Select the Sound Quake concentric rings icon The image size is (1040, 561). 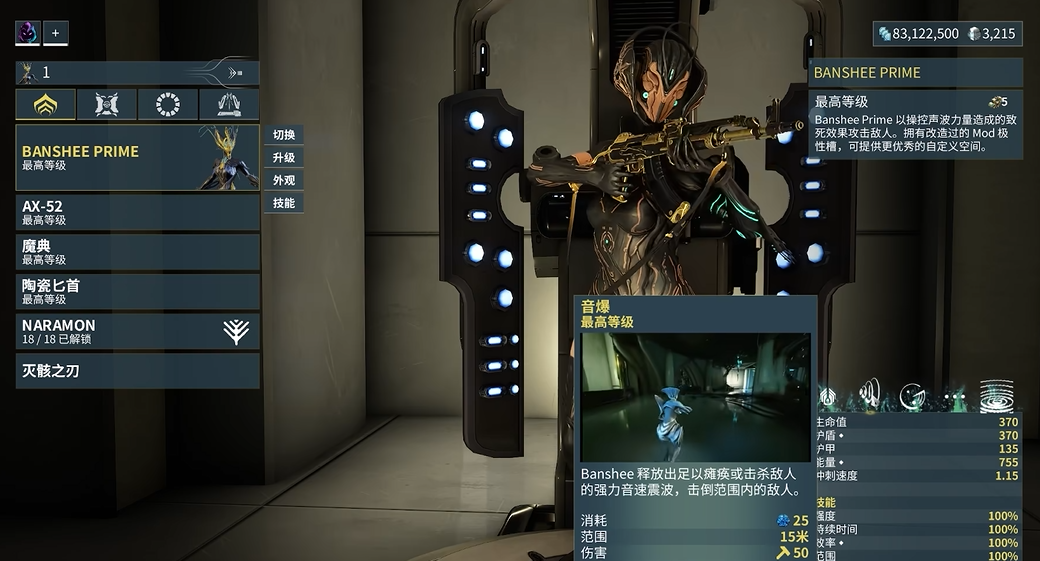tap(996, 396)
